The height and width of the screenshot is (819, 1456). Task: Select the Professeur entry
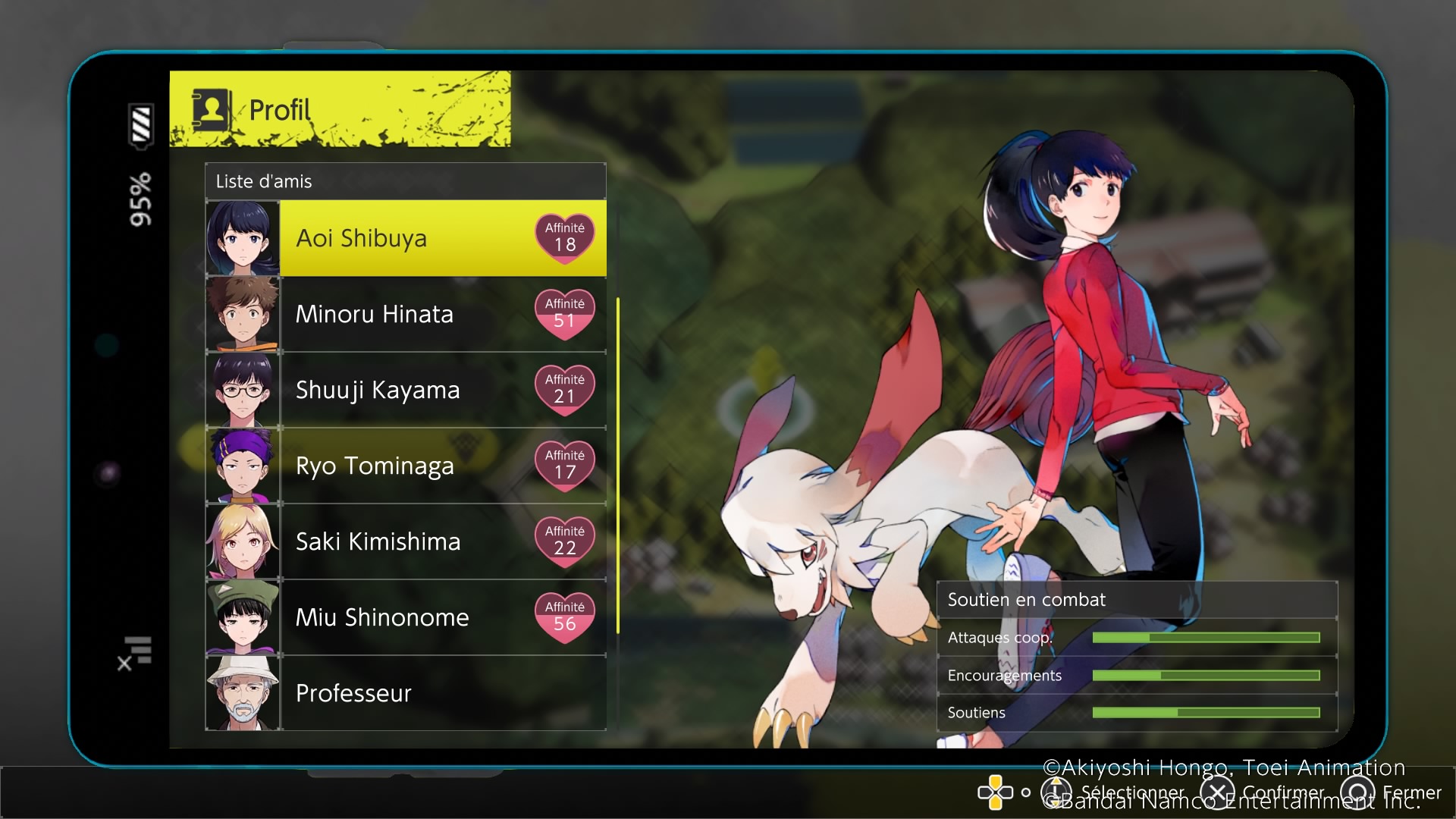pyautogui.click(x=406, y=693)
